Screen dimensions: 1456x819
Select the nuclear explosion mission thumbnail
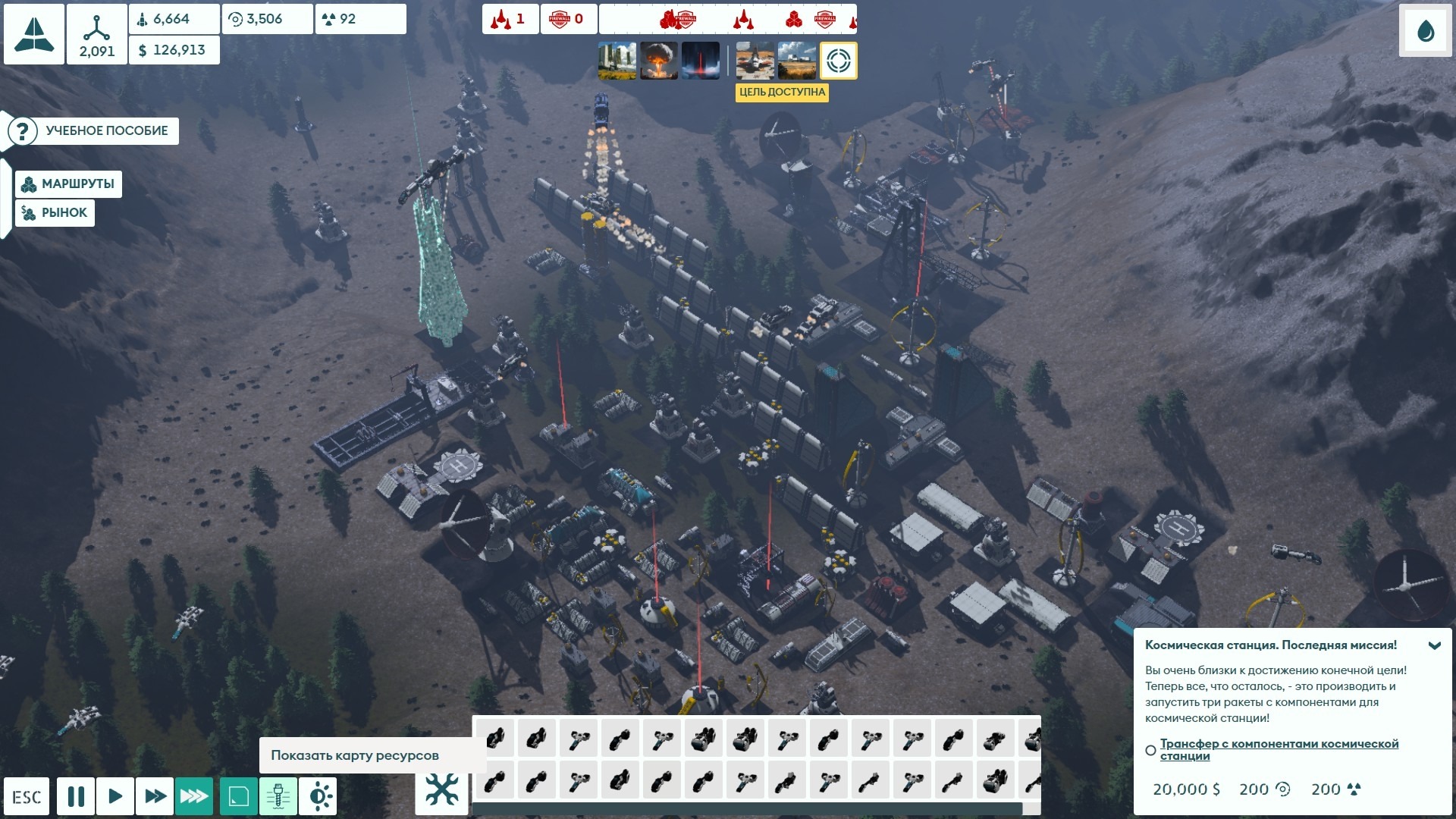pyautogui.click(x=659, y=61)
